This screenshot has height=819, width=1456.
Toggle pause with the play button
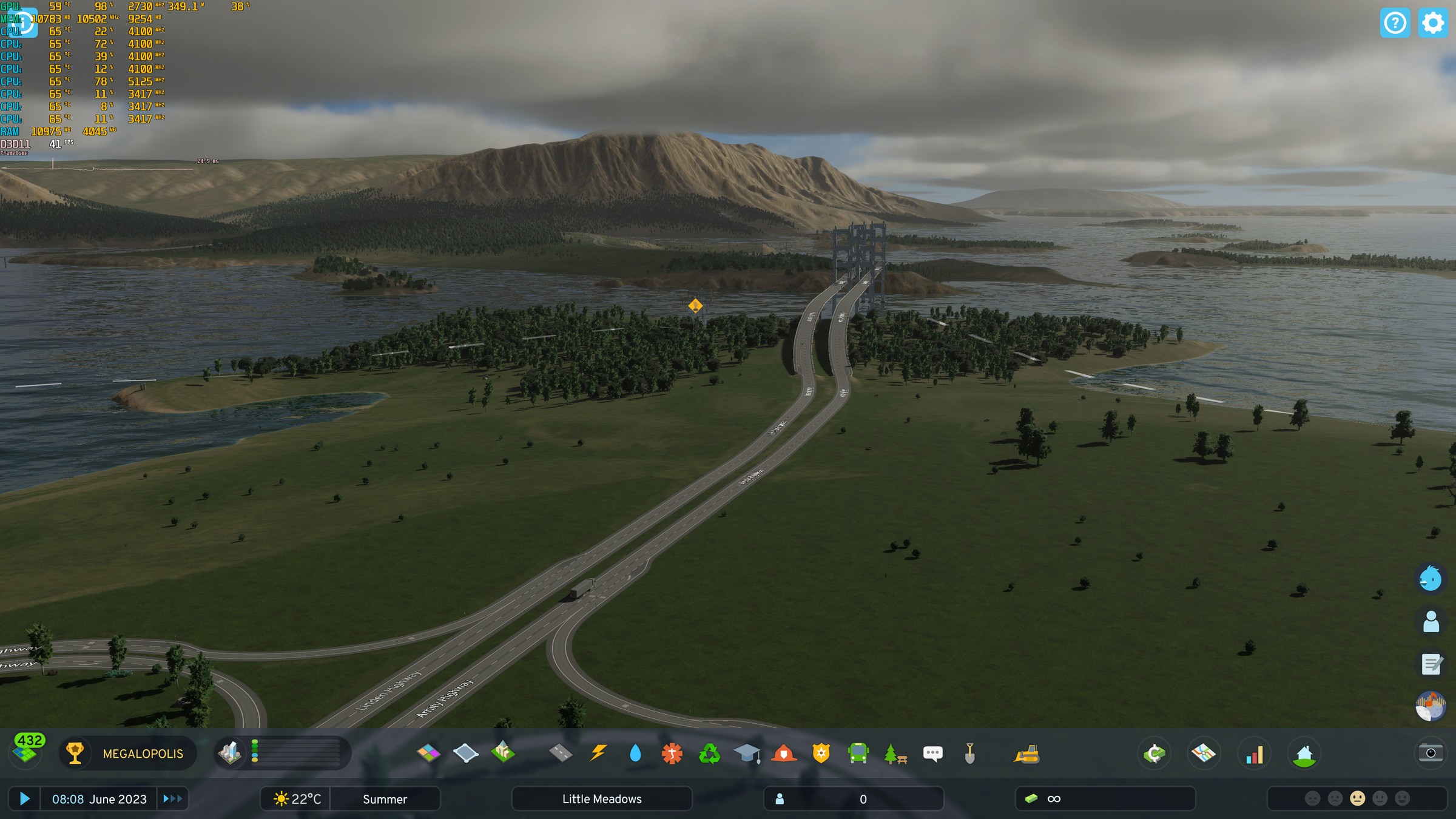(24, 798)
